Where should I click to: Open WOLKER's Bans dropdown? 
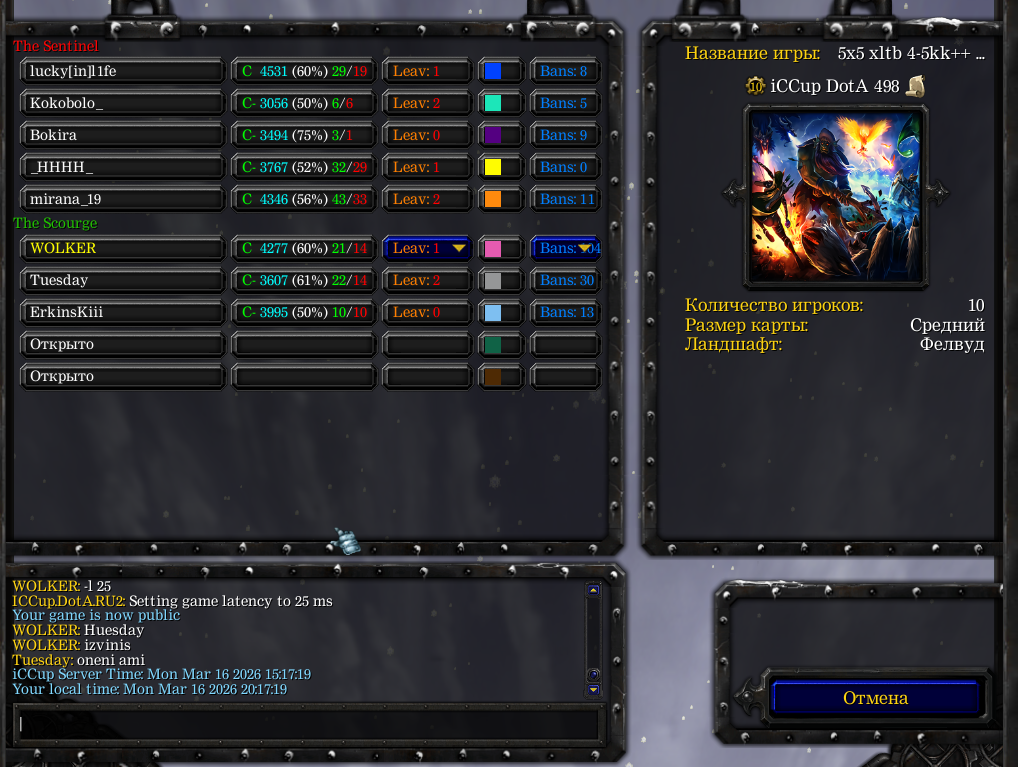pyautogui.click(x=566, y=248)
